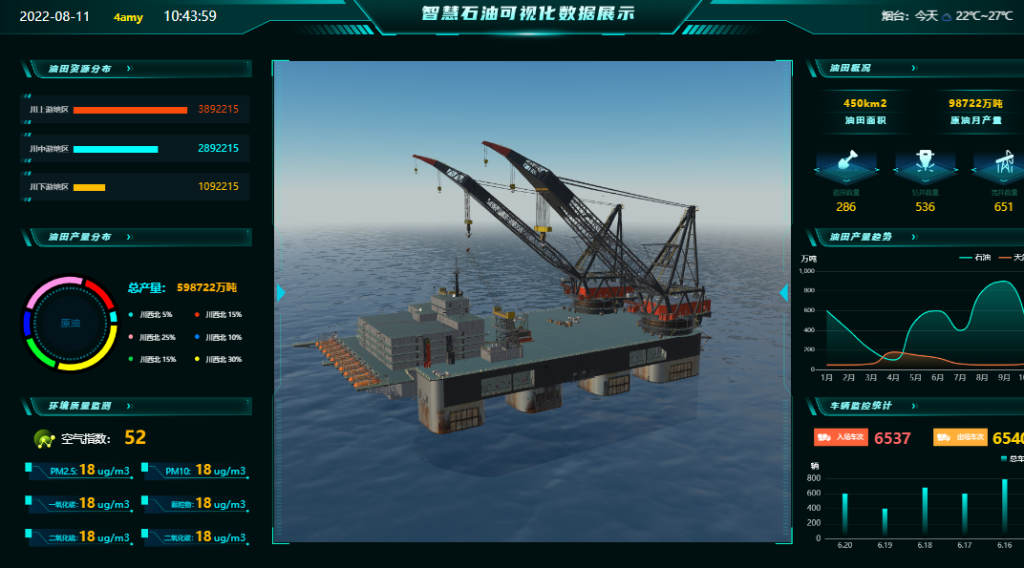Click the right-edge arrow of the 3D viewer
The width and height of the screenshot is (1024, 568).
784,292
